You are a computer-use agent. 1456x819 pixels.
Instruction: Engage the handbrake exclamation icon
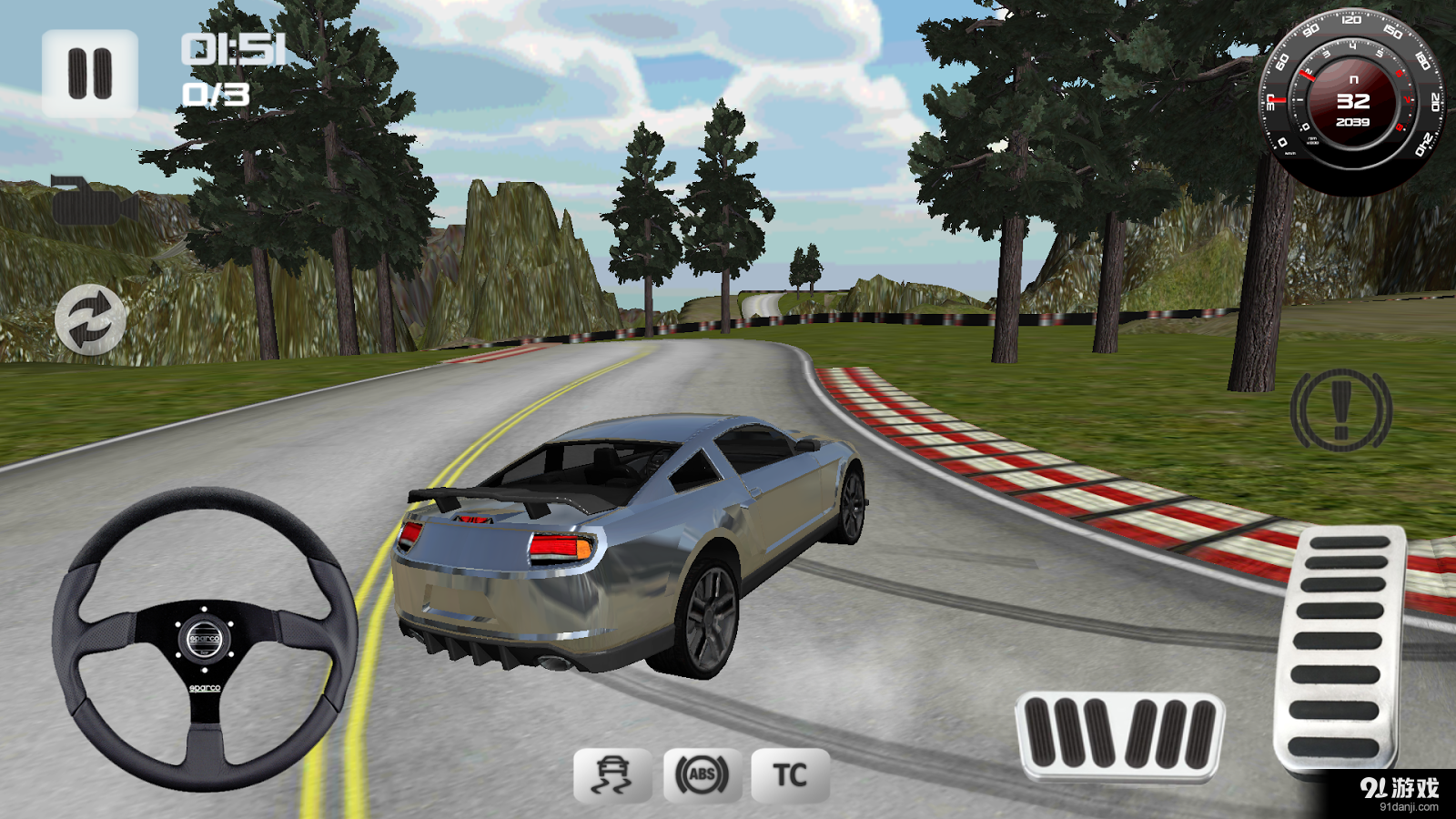coord(1340,410)
